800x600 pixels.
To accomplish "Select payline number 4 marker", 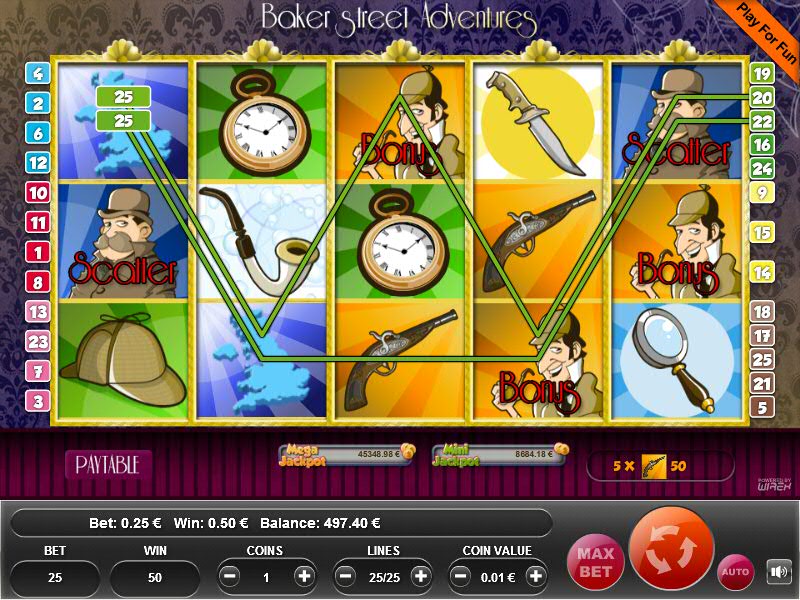I will [38, 73].
